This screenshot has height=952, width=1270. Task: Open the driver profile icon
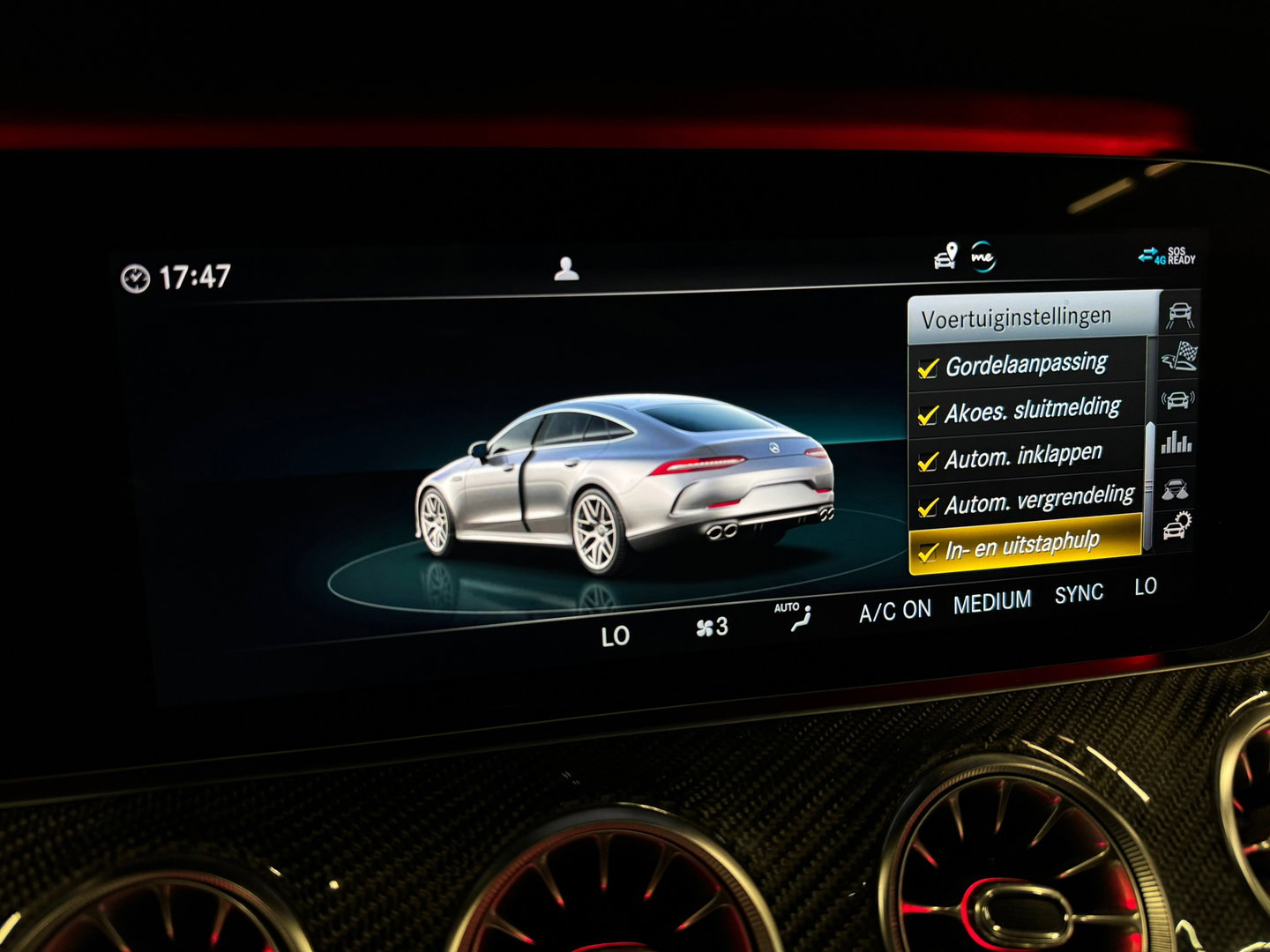567,268
